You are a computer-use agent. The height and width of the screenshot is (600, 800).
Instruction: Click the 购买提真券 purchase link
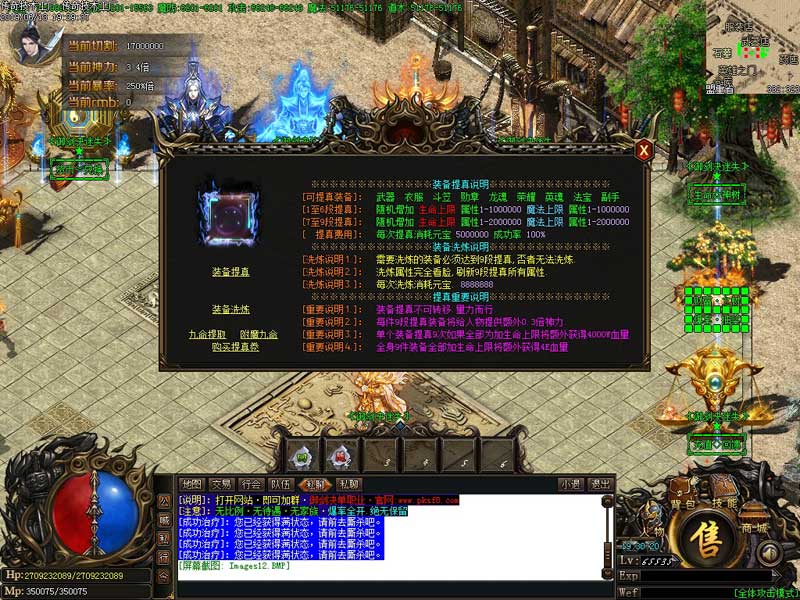pos(231,347)
